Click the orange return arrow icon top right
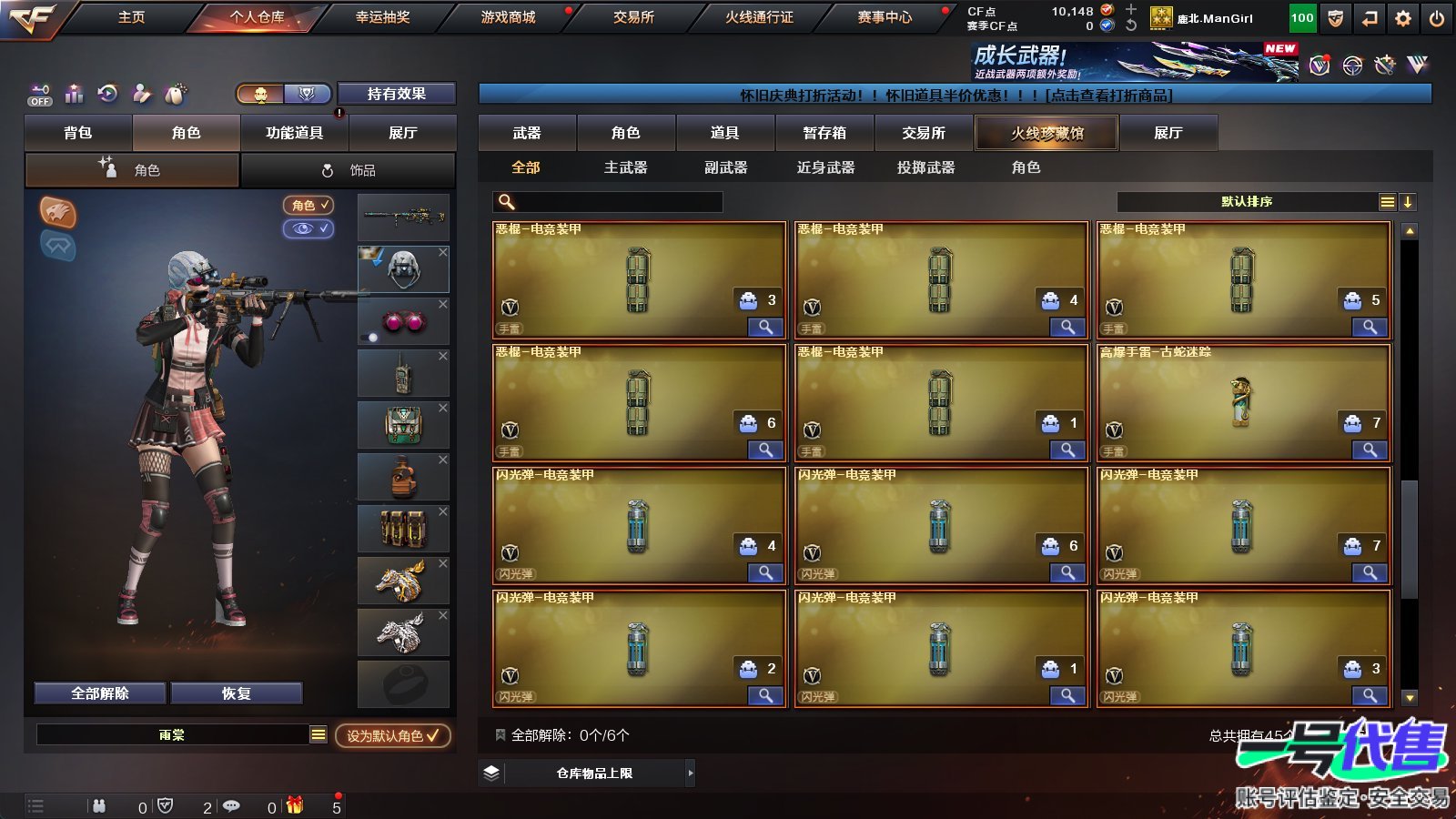Viewport: 1456px width, 819px height. point(1366,16)
